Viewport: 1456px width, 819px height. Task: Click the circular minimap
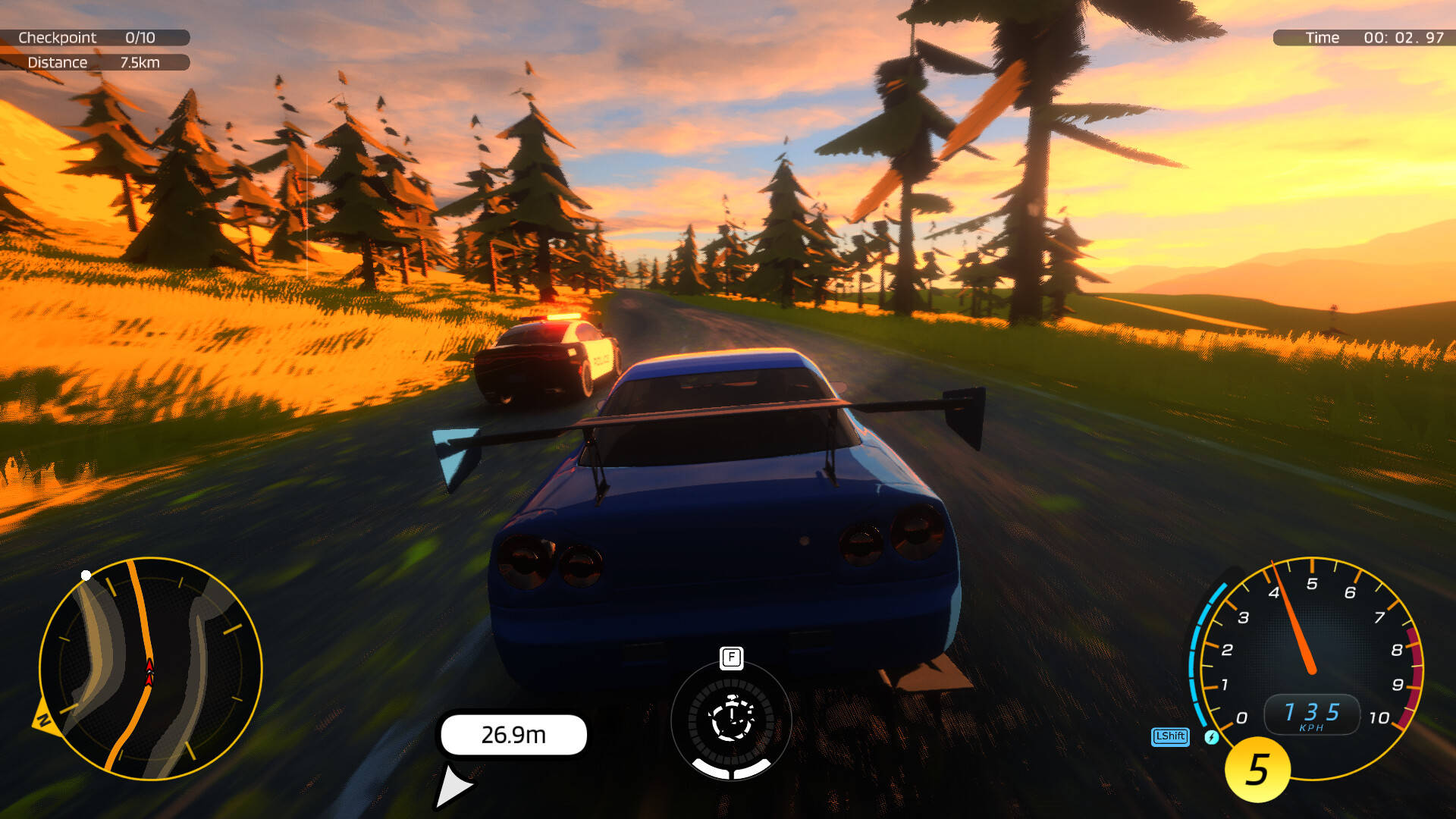click(150, 669)
